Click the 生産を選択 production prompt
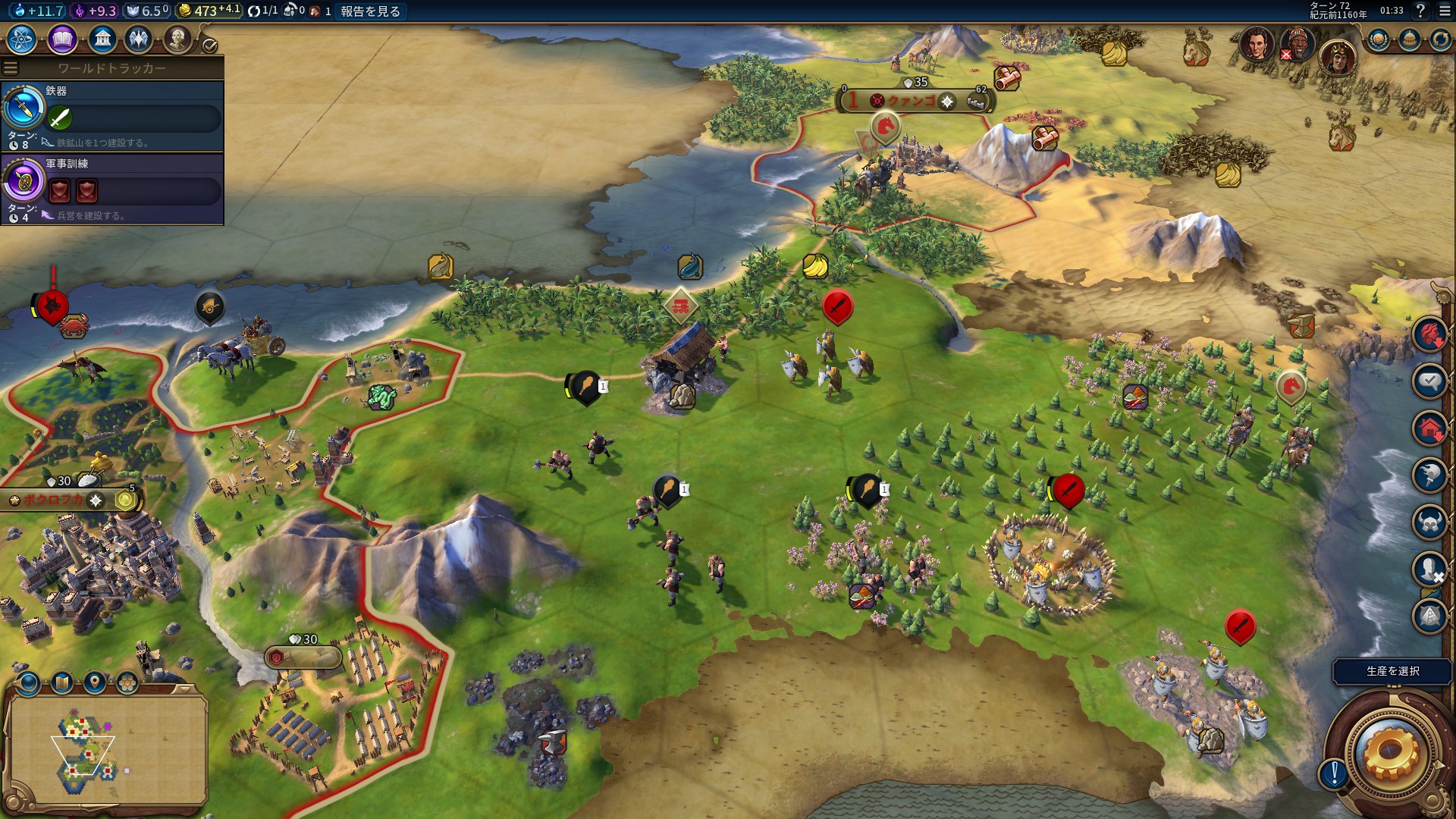Screen dimensions: 1456x819 tap(1392, 671)
